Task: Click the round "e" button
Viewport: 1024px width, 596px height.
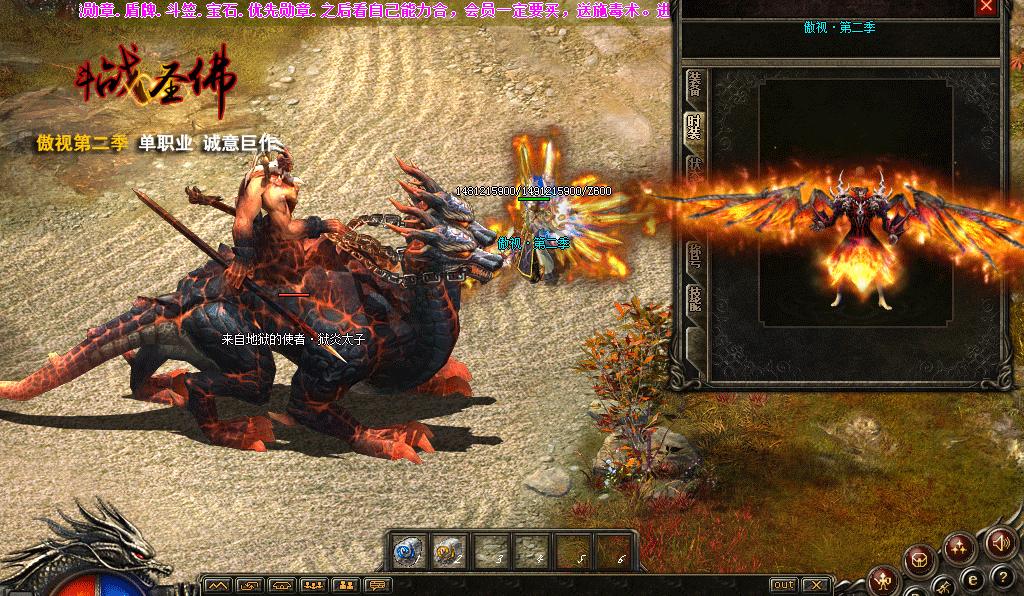Action: [x=971, y=580]
